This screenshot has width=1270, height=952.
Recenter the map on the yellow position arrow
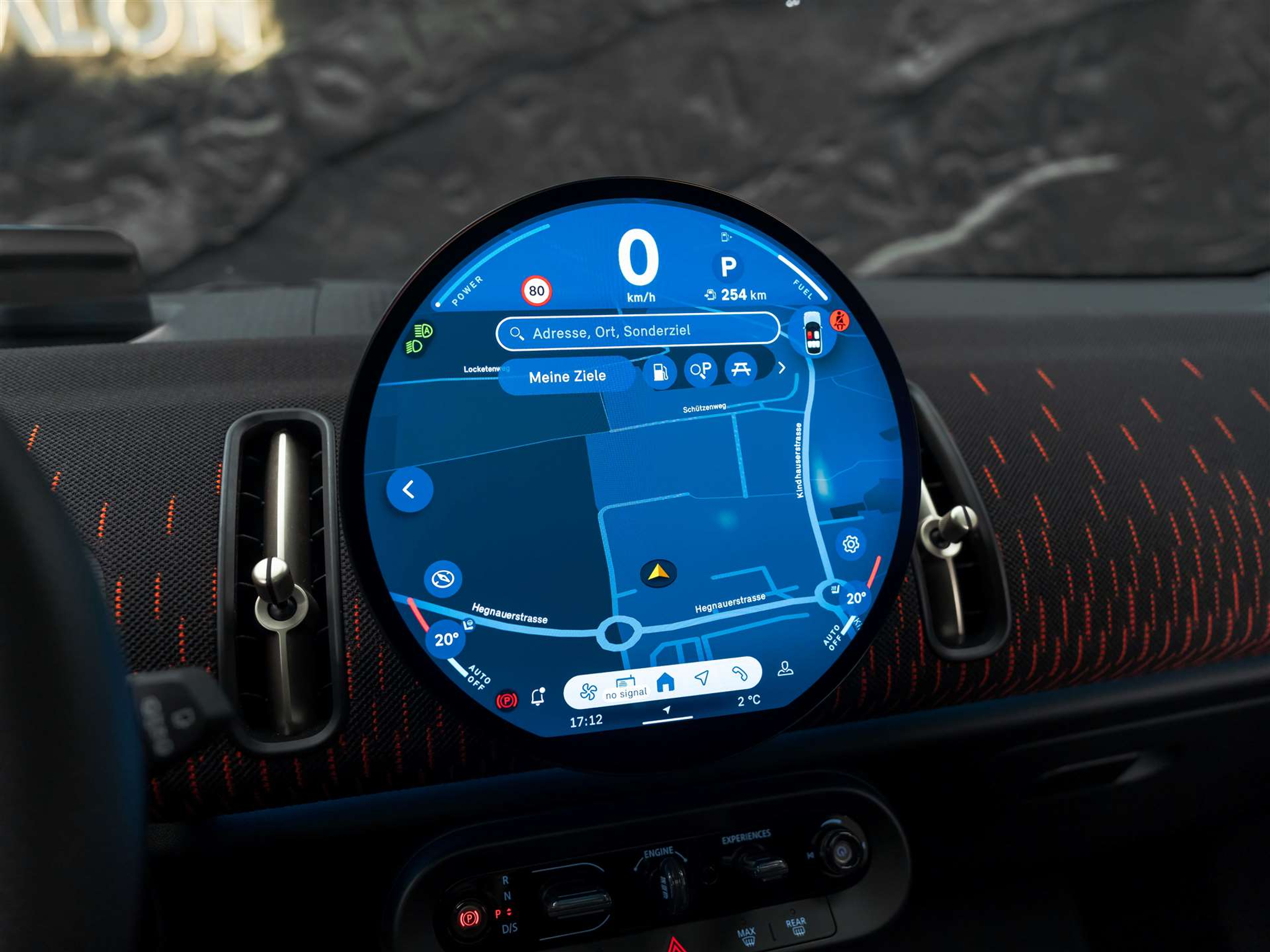659,572
